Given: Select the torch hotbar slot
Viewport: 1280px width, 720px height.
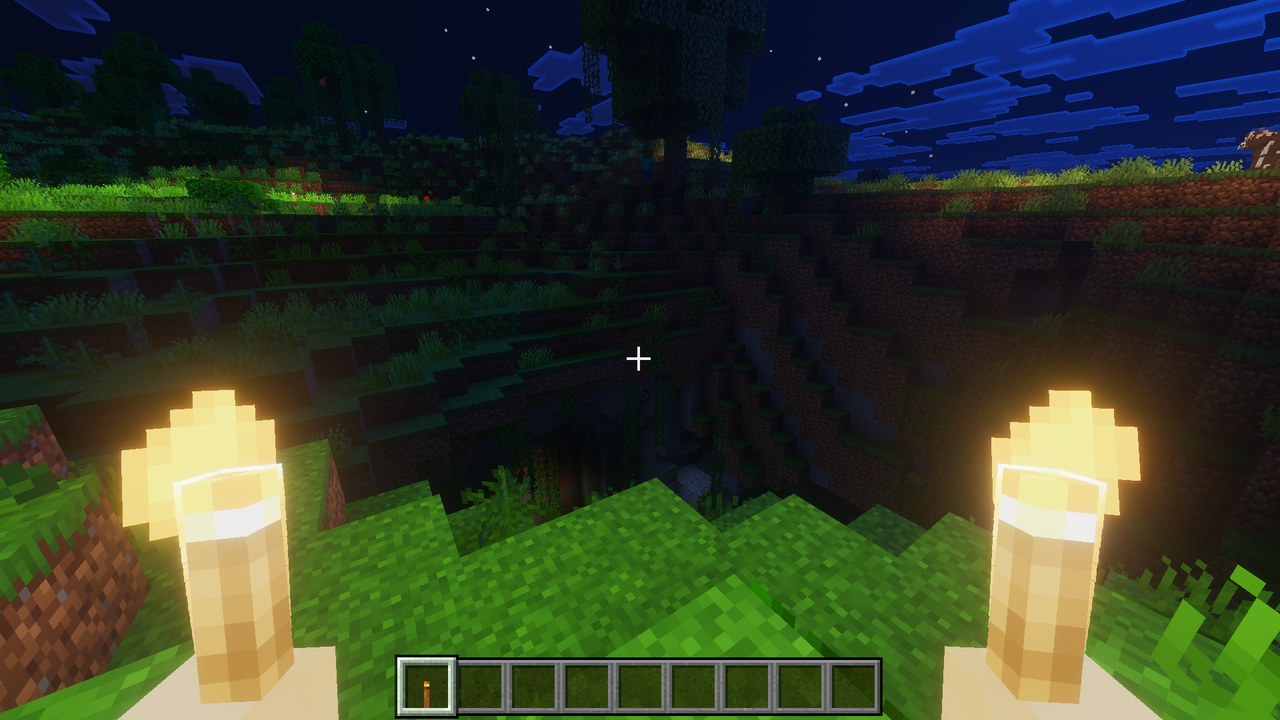Looking at the screenshot, I should click(427, 687).
